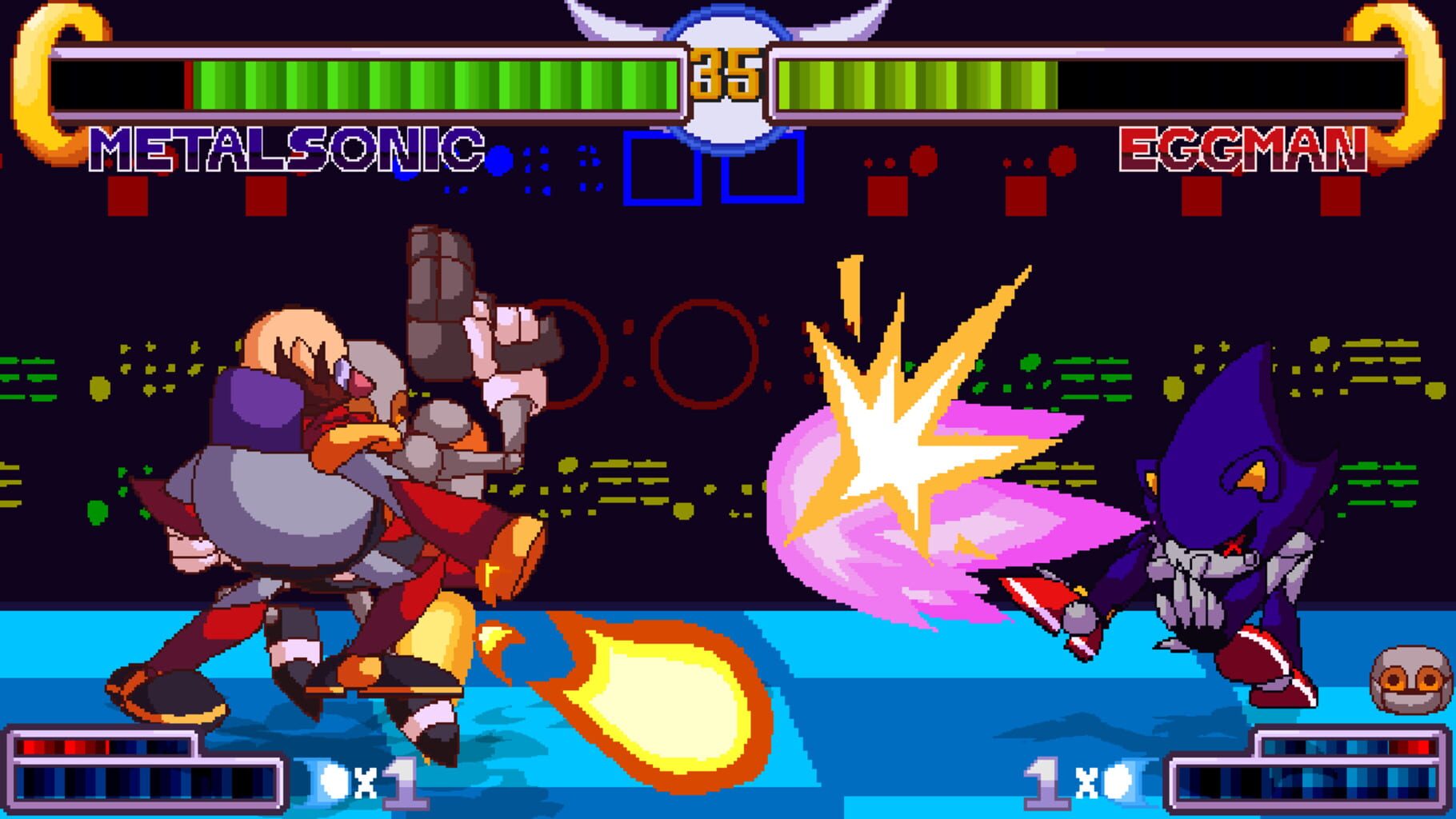
Task: Select the Eggman mech sprite
Action: pos(336,480)
